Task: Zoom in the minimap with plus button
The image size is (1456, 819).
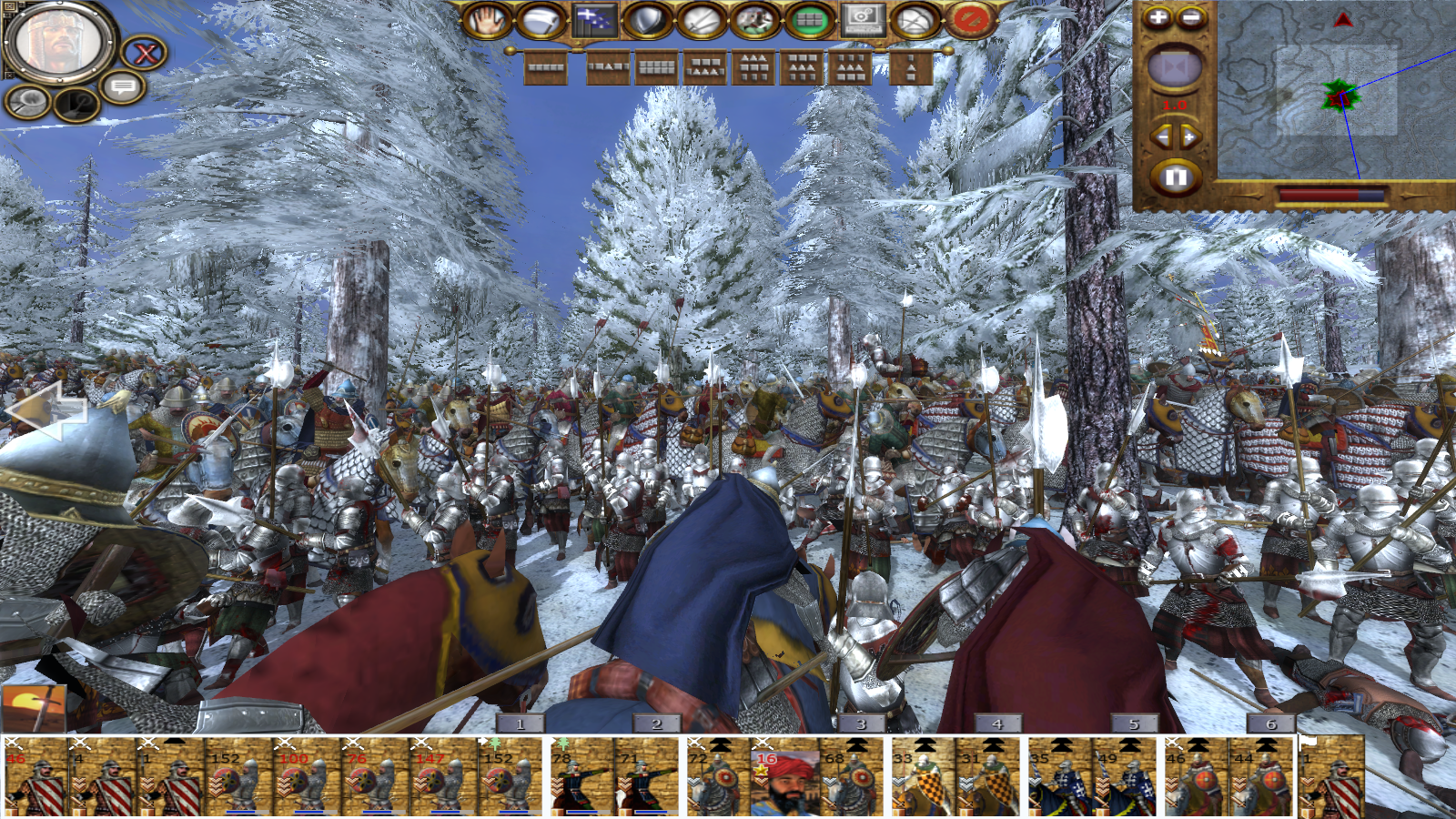Action: [1158, 17]
